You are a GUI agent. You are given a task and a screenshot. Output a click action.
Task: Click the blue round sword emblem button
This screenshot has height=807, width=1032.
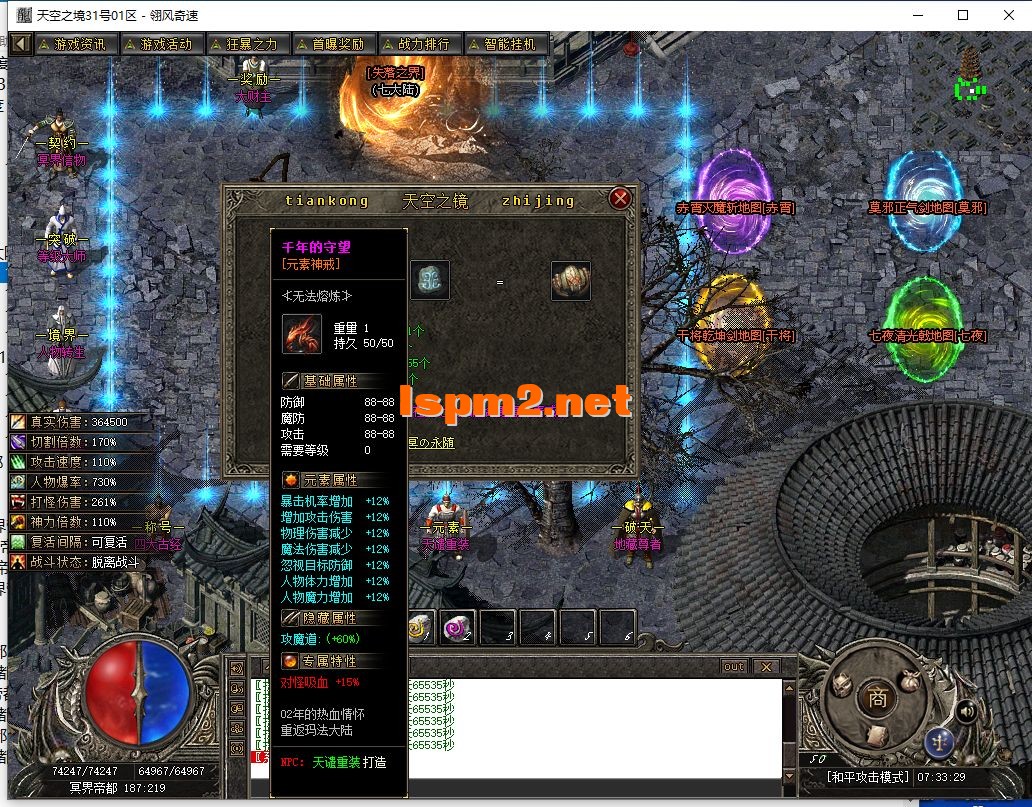click(x=938, y=742)
